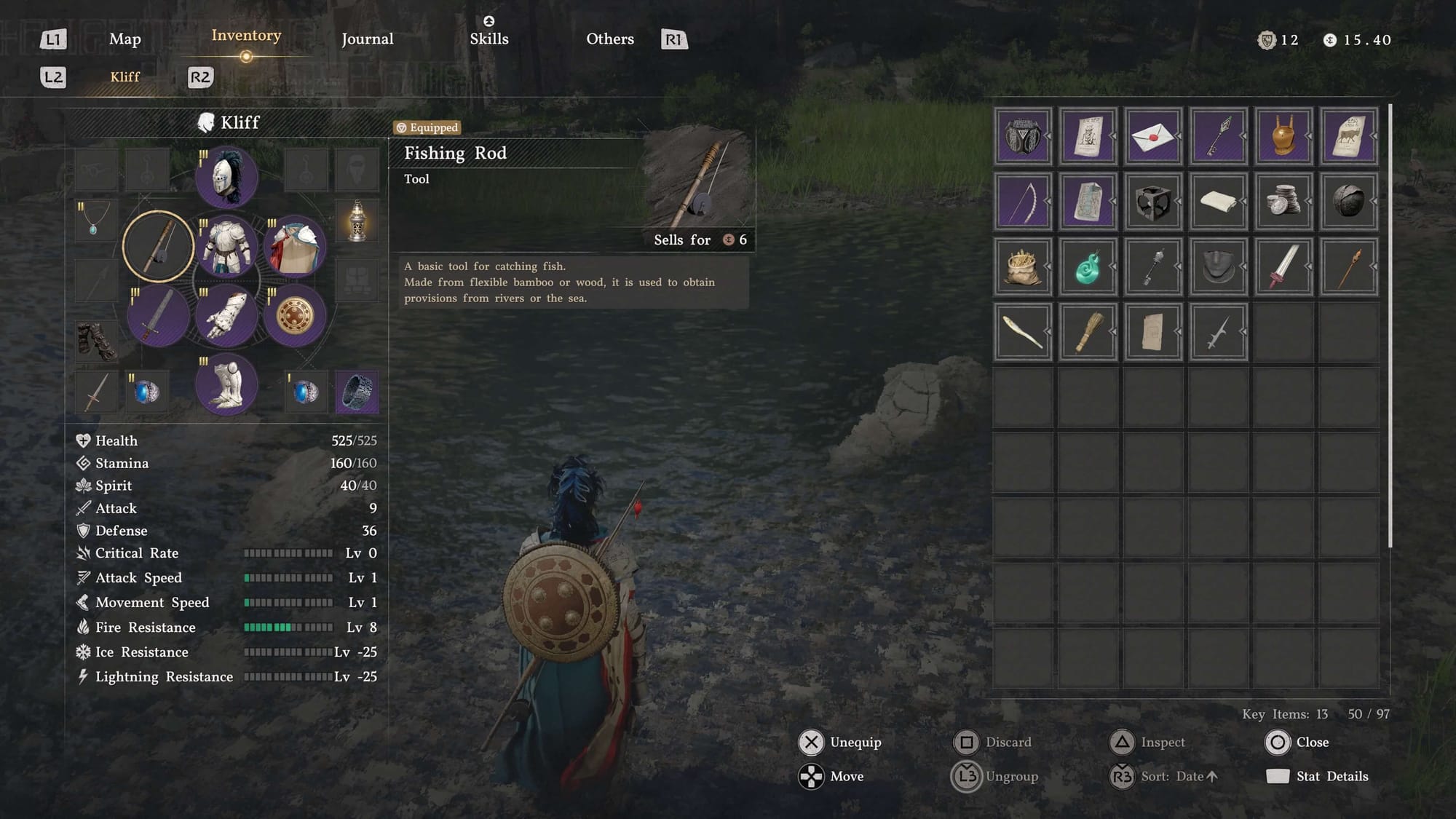The image size is (1456, 819).
Task: Open the Map tab
Action: click(124, 39)
